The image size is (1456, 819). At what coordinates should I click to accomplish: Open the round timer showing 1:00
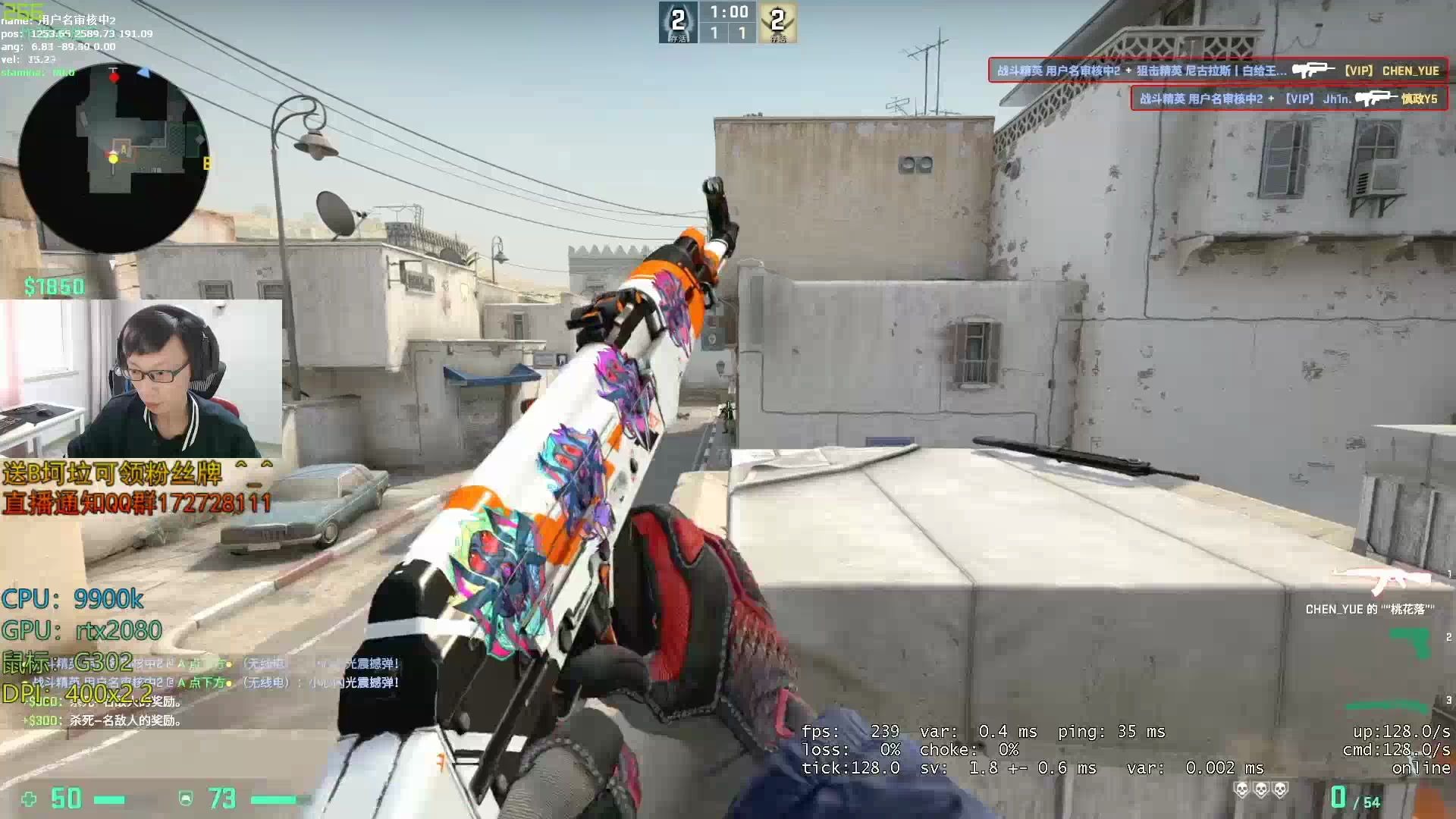(728, 11)
